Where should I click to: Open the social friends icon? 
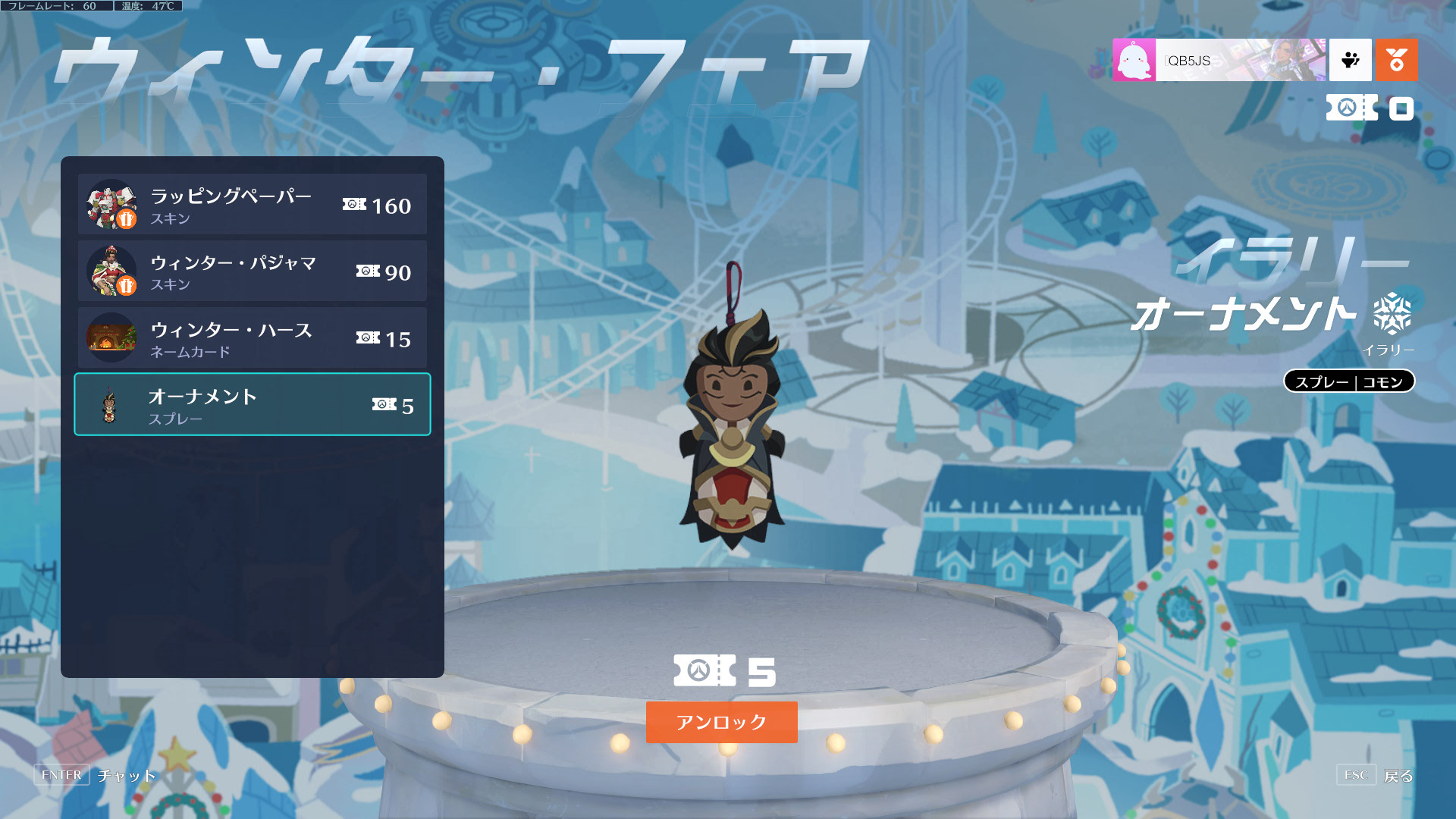coord(1351,61)
